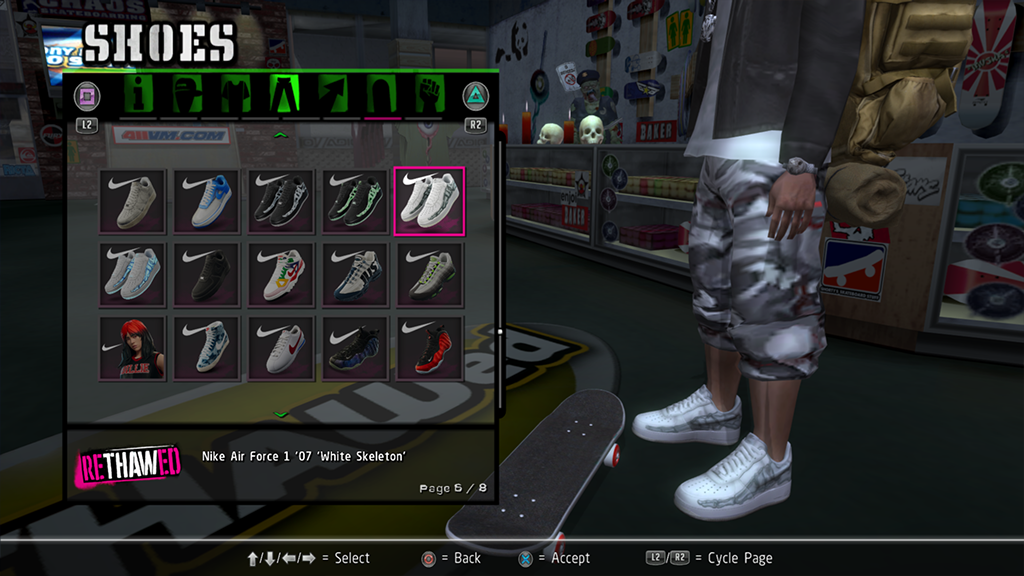Select the red-haired character thumbnail
1024x576 pixels.
135,348
